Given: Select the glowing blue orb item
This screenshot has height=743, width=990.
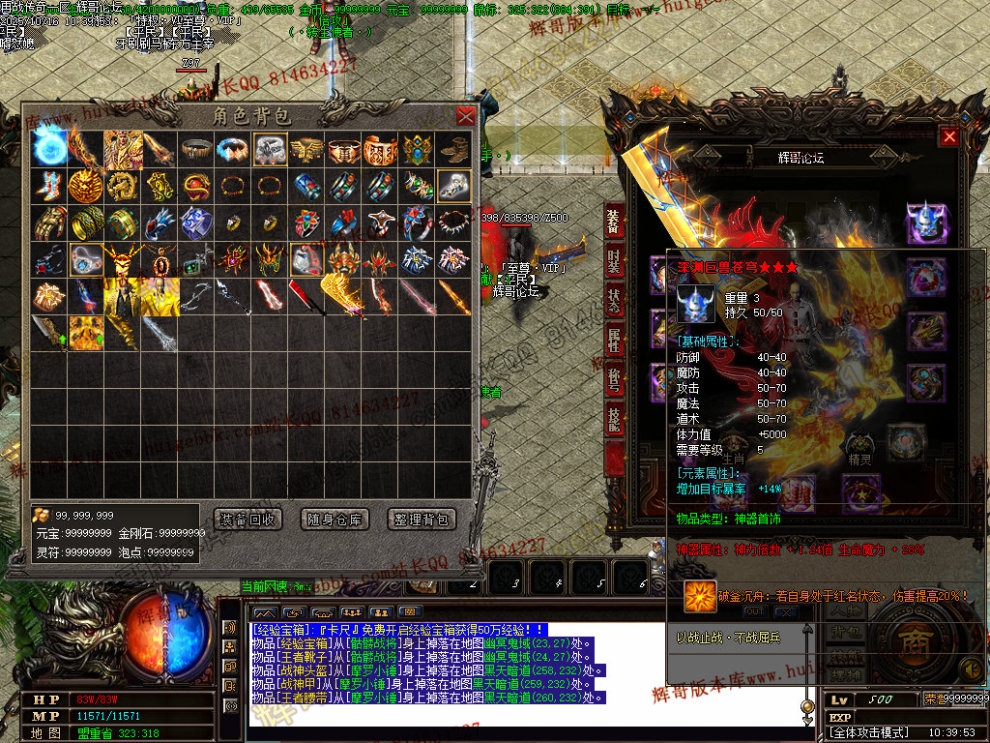Looking at the screenshot, I should click(x=49, y=149).
